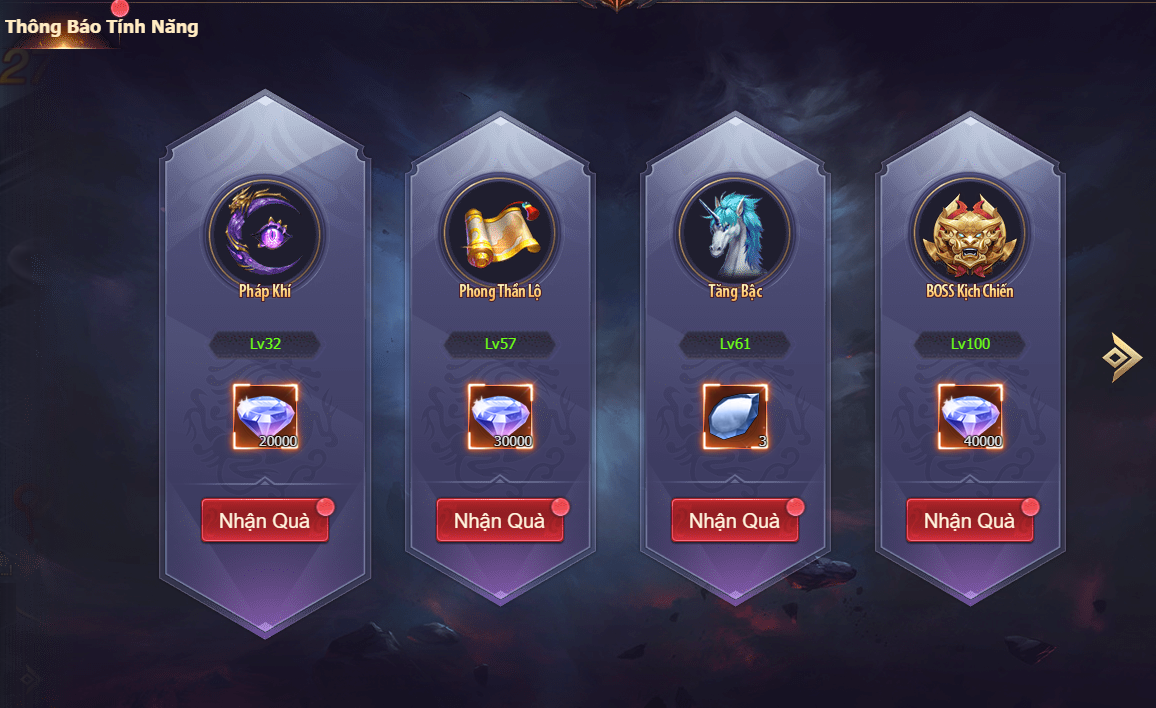The height and width of the screenshot is (708, 1156).
Task: Inspect the 30000 diamond reward slot
Action: coord(500,416)
